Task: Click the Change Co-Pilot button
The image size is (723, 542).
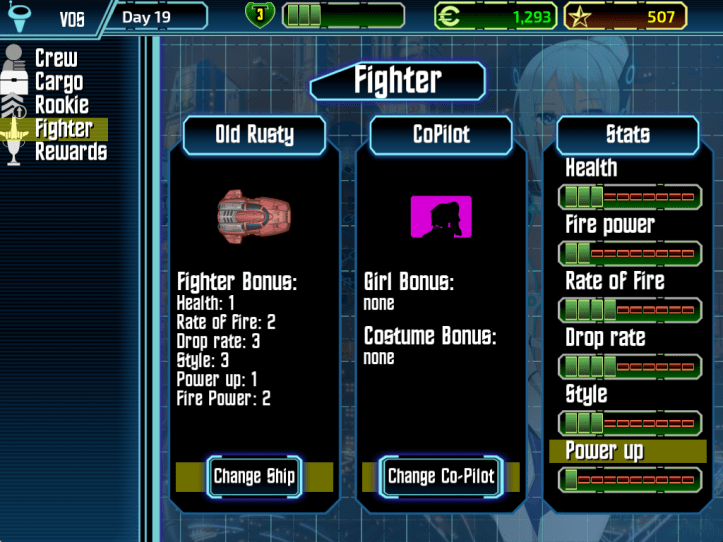Action: [x=441, y=476]
